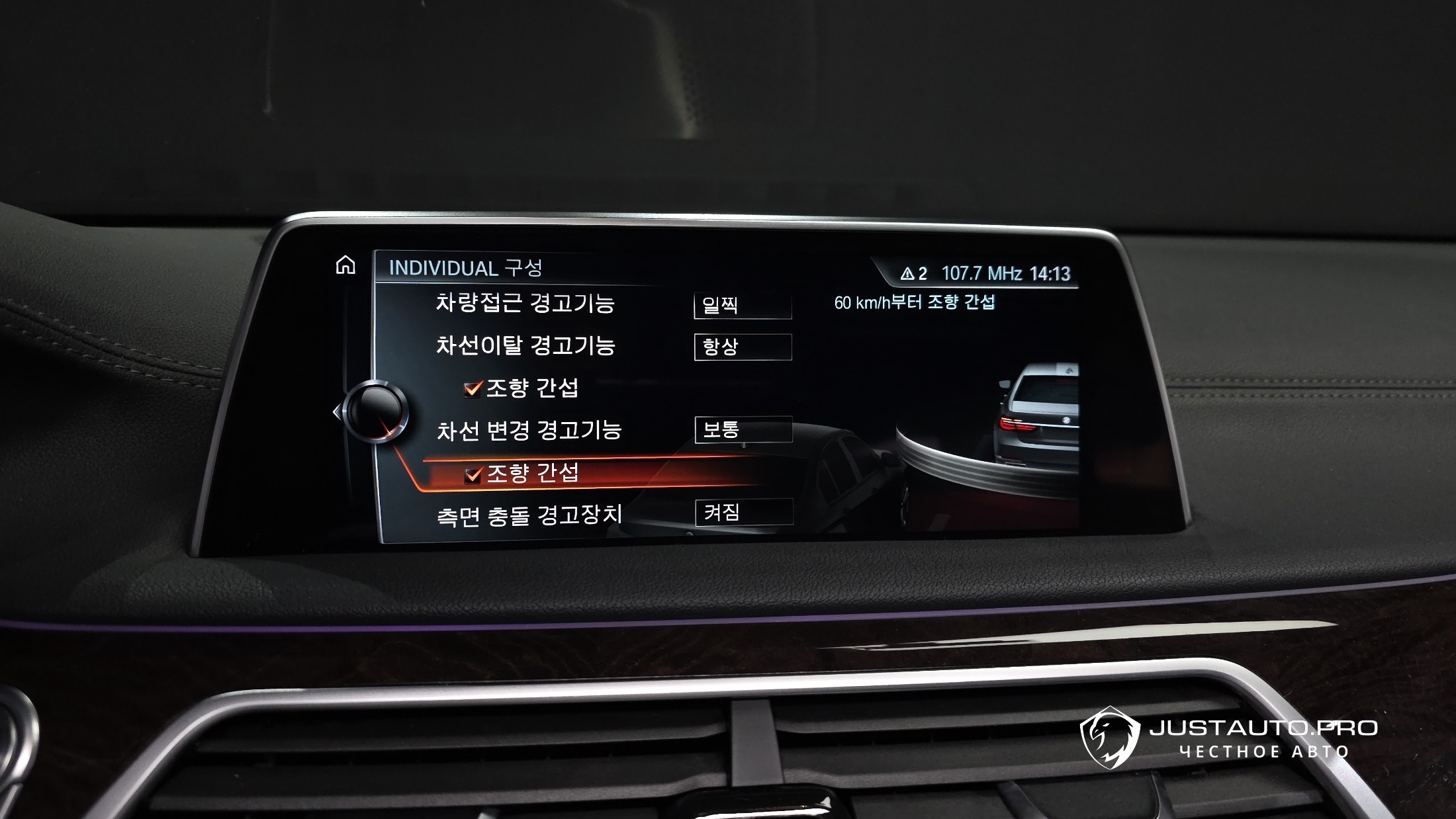Open the 항상 dropdown for 차선이탈 경고기능
The image size is (1456, 819).
[x=743, y=347]
